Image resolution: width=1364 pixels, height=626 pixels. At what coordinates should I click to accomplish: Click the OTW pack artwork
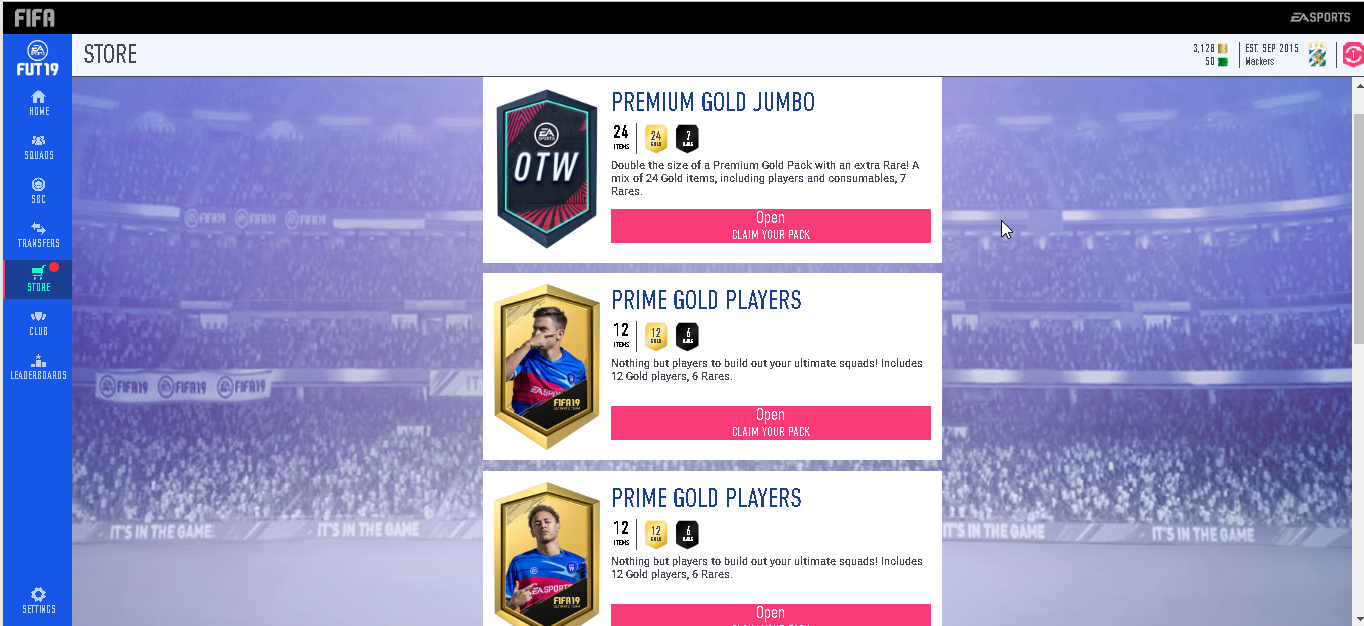pos(546,168)
